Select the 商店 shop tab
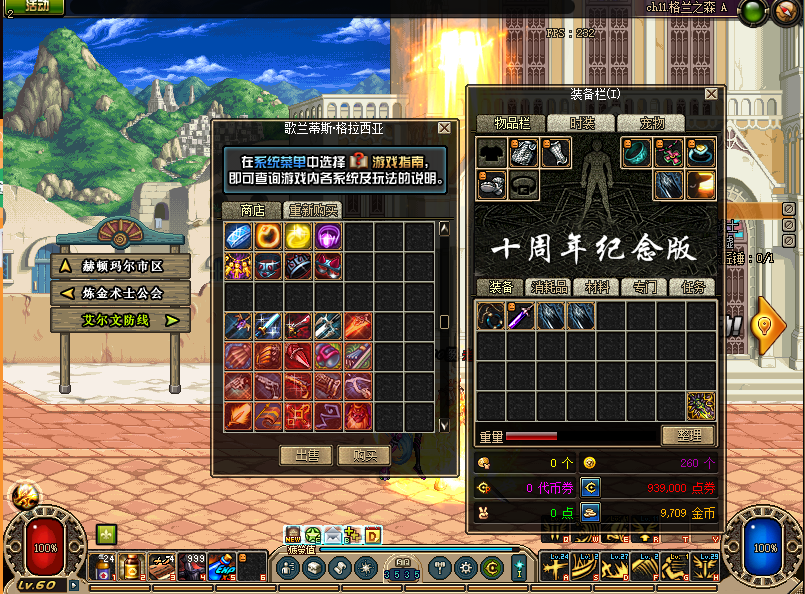 point(252,210)
